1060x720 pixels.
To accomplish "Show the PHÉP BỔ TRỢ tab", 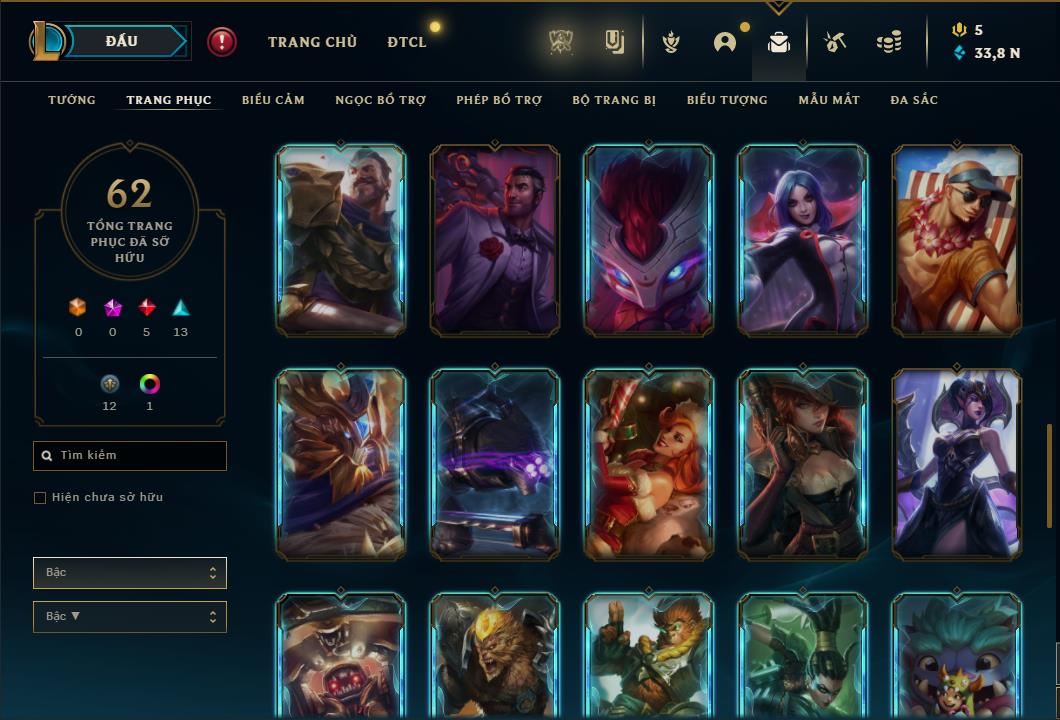I will click(499, 100).
